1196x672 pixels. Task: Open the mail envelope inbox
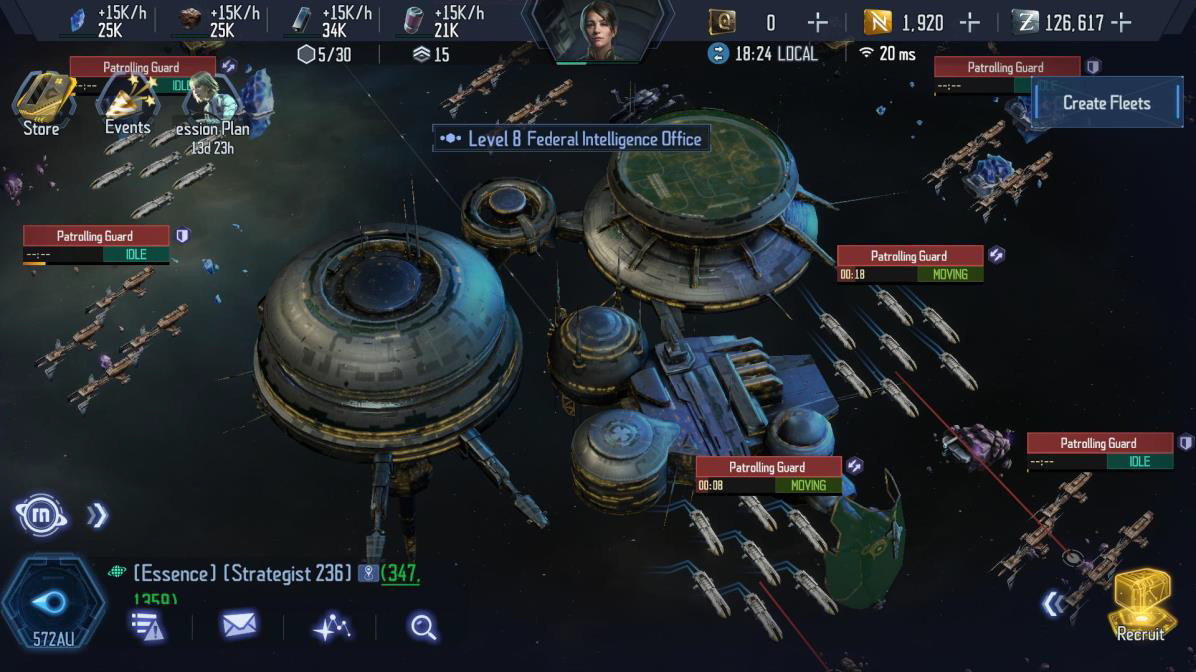[x=238, y=626]
